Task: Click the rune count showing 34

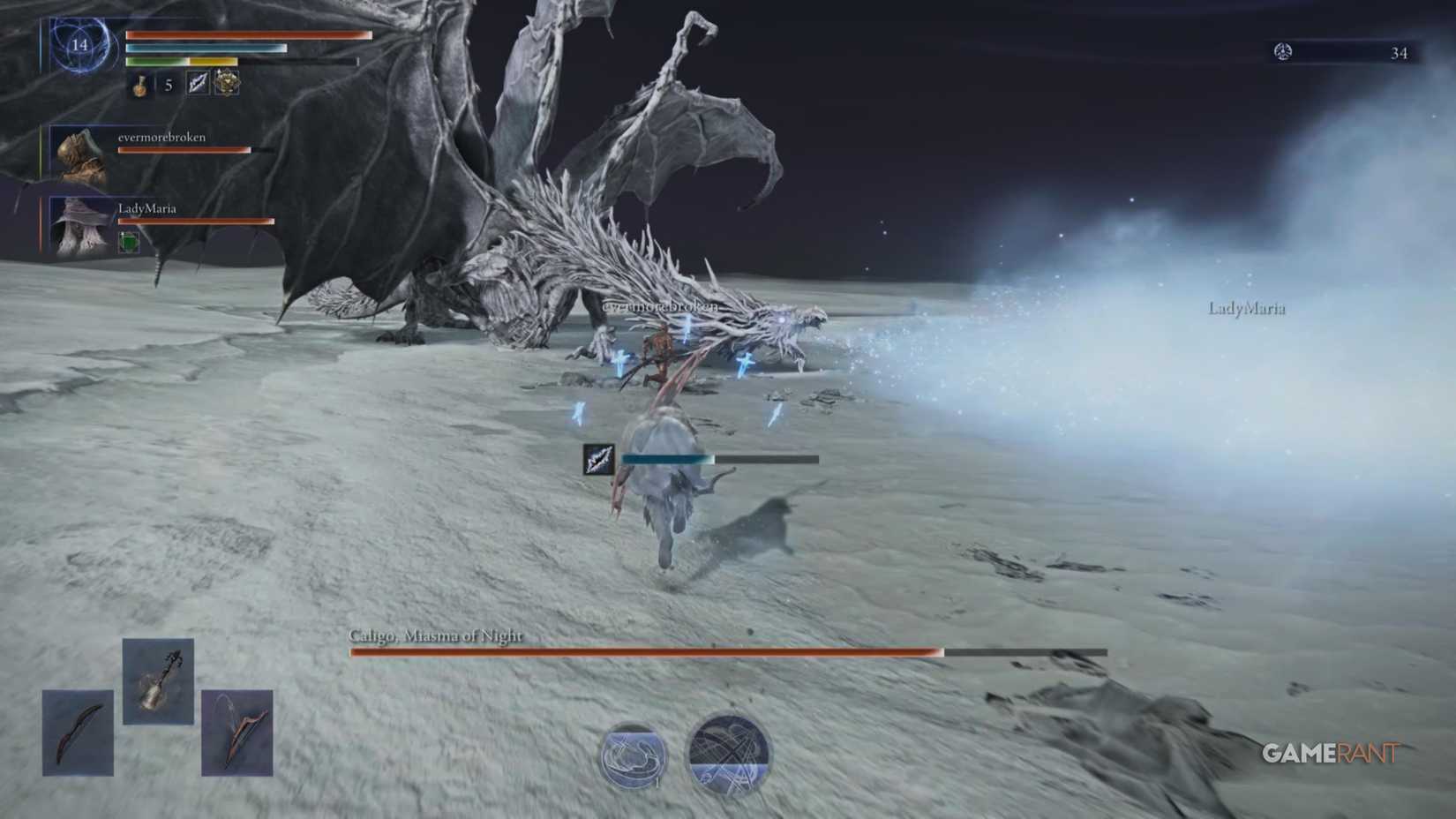Action: pos(1399,53)
